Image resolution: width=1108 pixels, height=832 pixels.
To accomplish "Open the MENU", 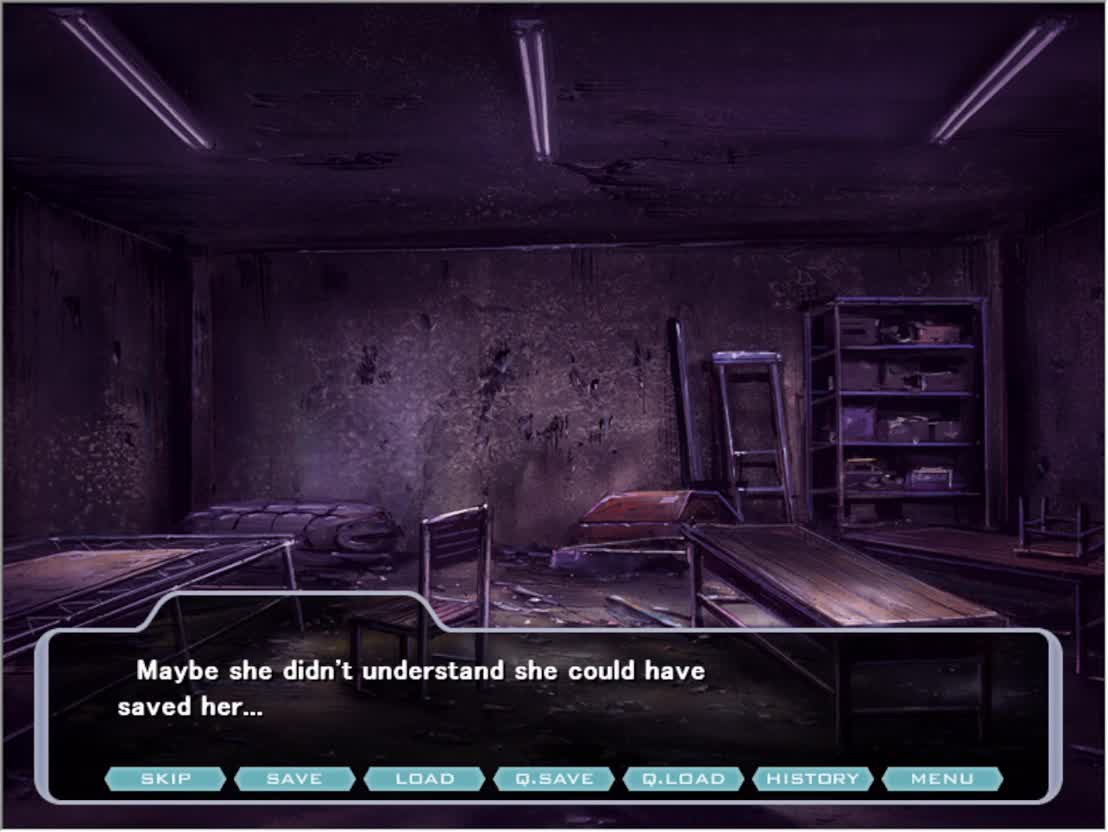I will click(x=942, y=779).
